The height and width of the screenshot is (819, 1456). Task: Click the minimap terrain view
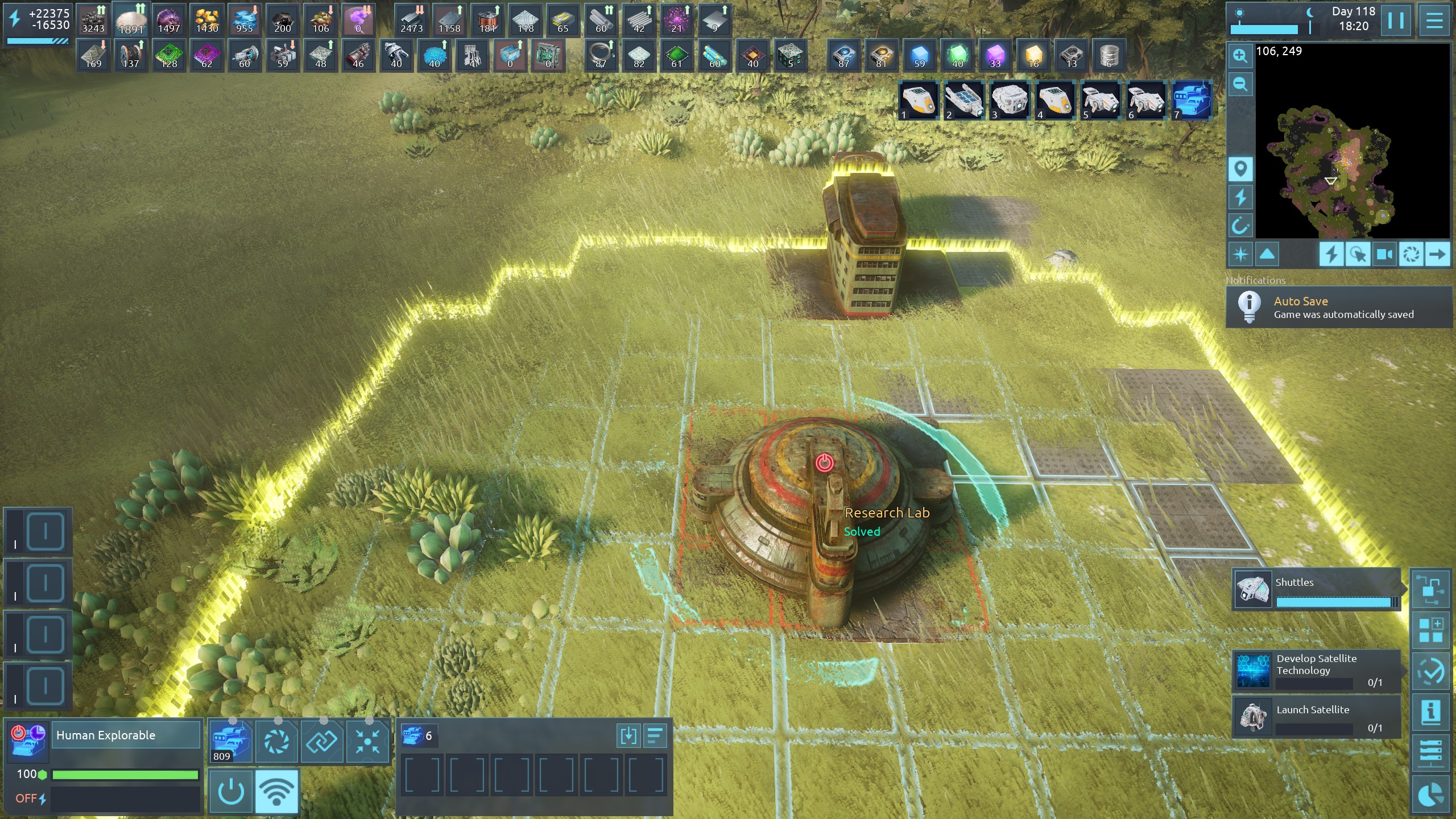pos(1352,142)
